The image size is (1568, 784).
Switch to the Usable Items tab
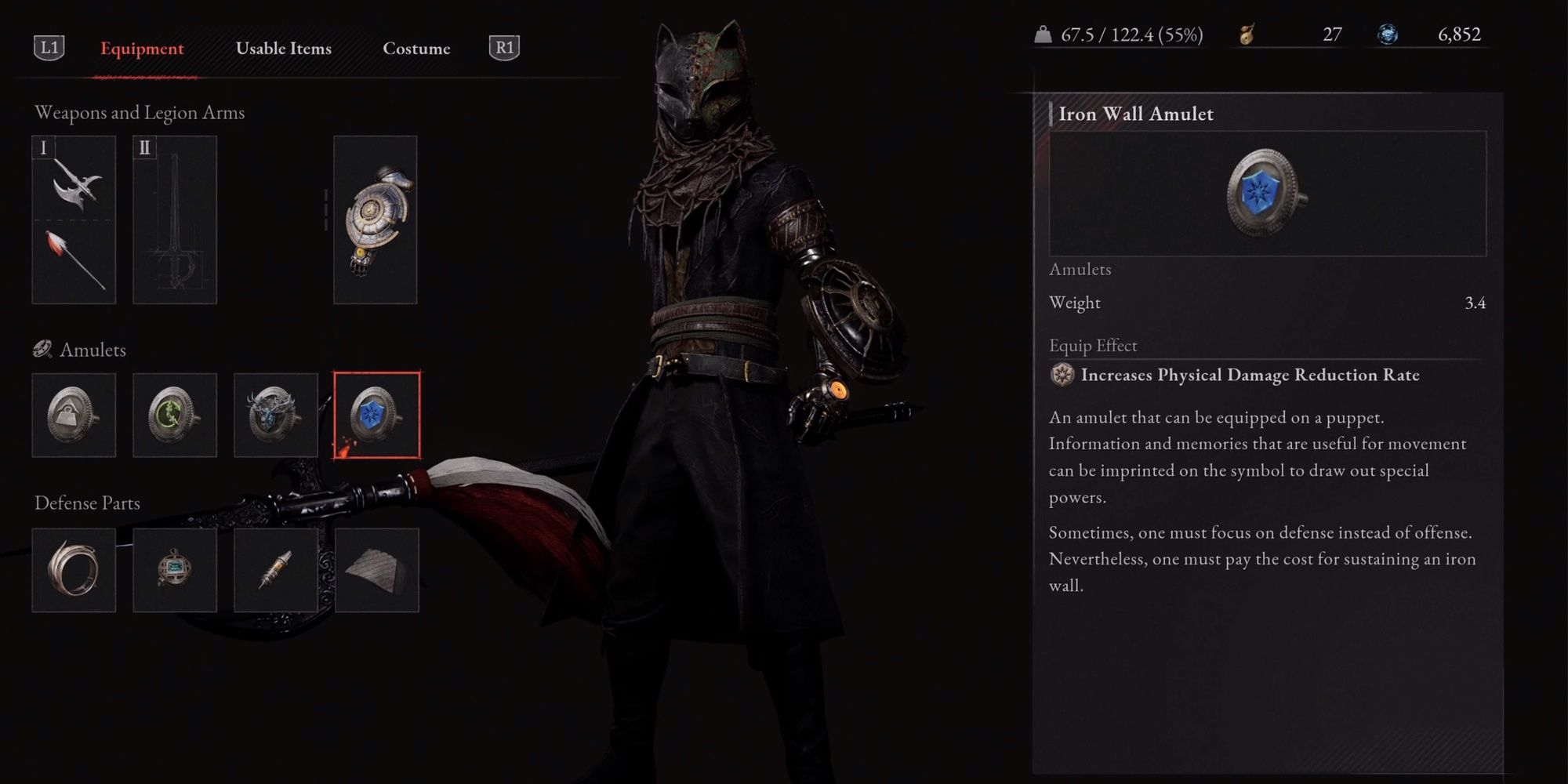tap(284, 48)
